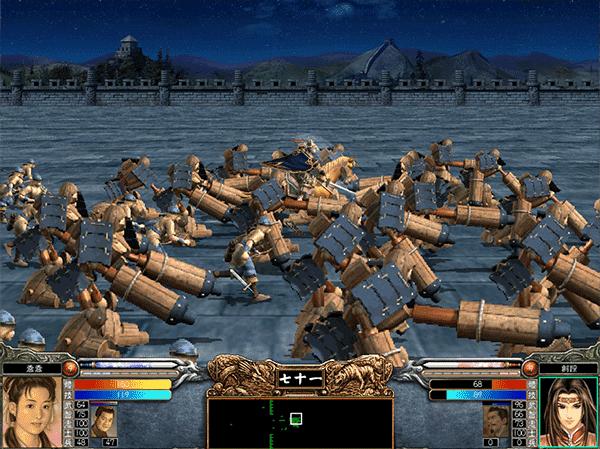
Task: Choose the small sub-officer portrait on the right
Action: point(494,420)
